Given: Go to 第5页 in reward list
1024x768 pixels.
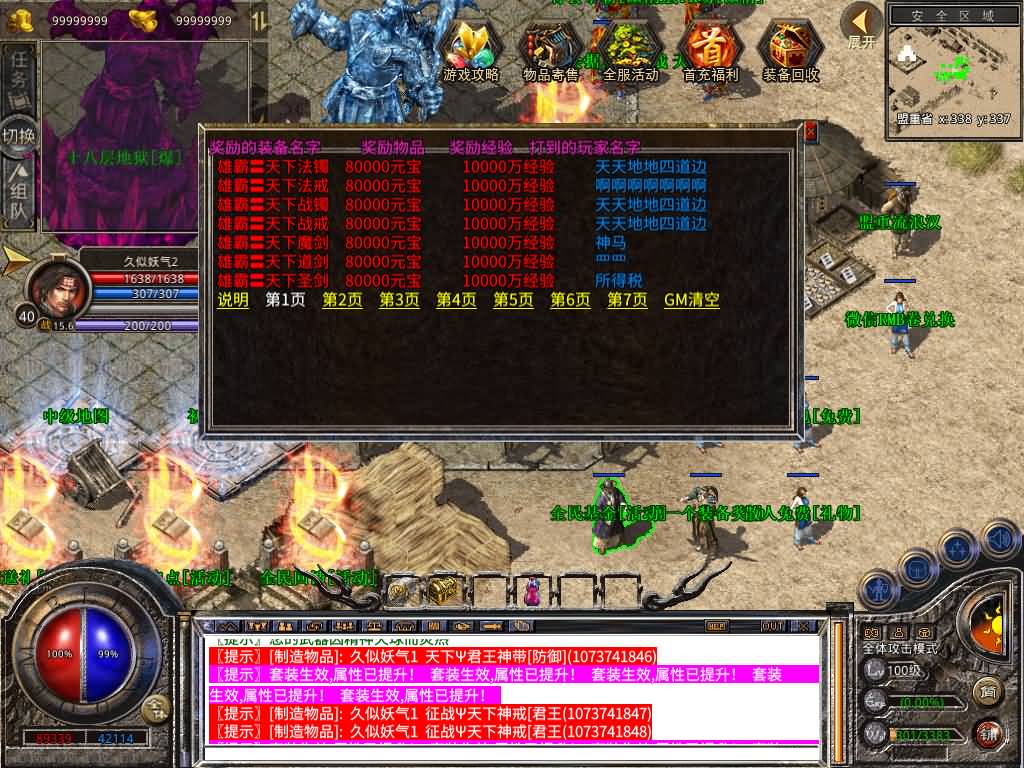Looking at the screenshot, I should point(514,300).
